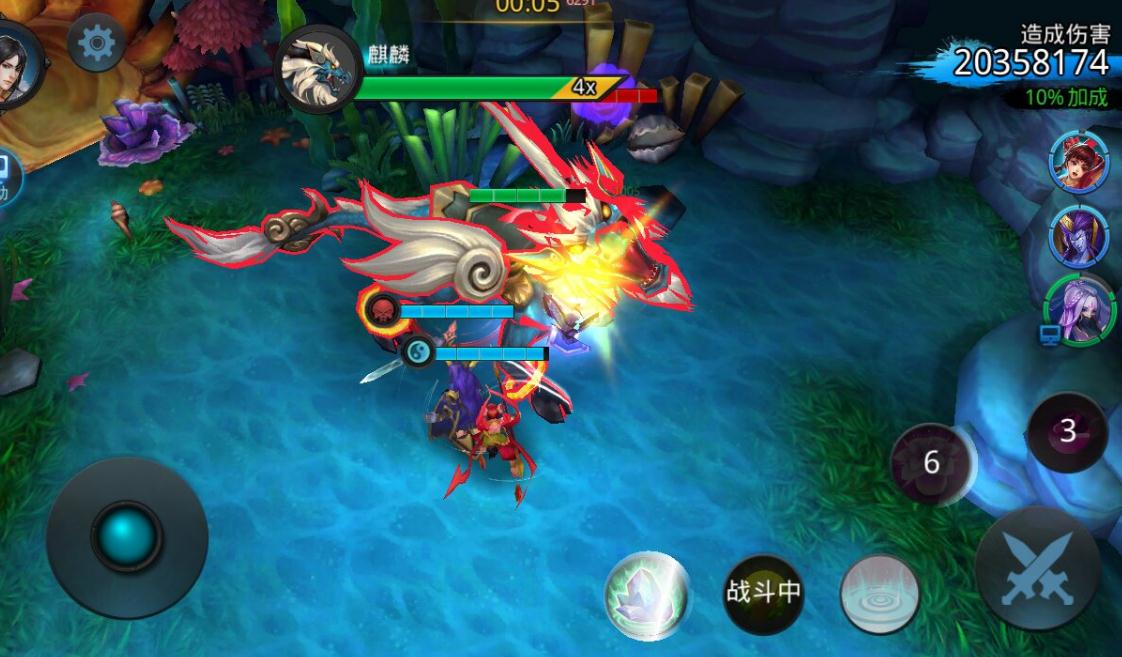The height and width of the screenshot is (657, 1122).
Task: Select the purple-haired masked hero portrait
Action: pyautogui.click(x=1078, y=310)
